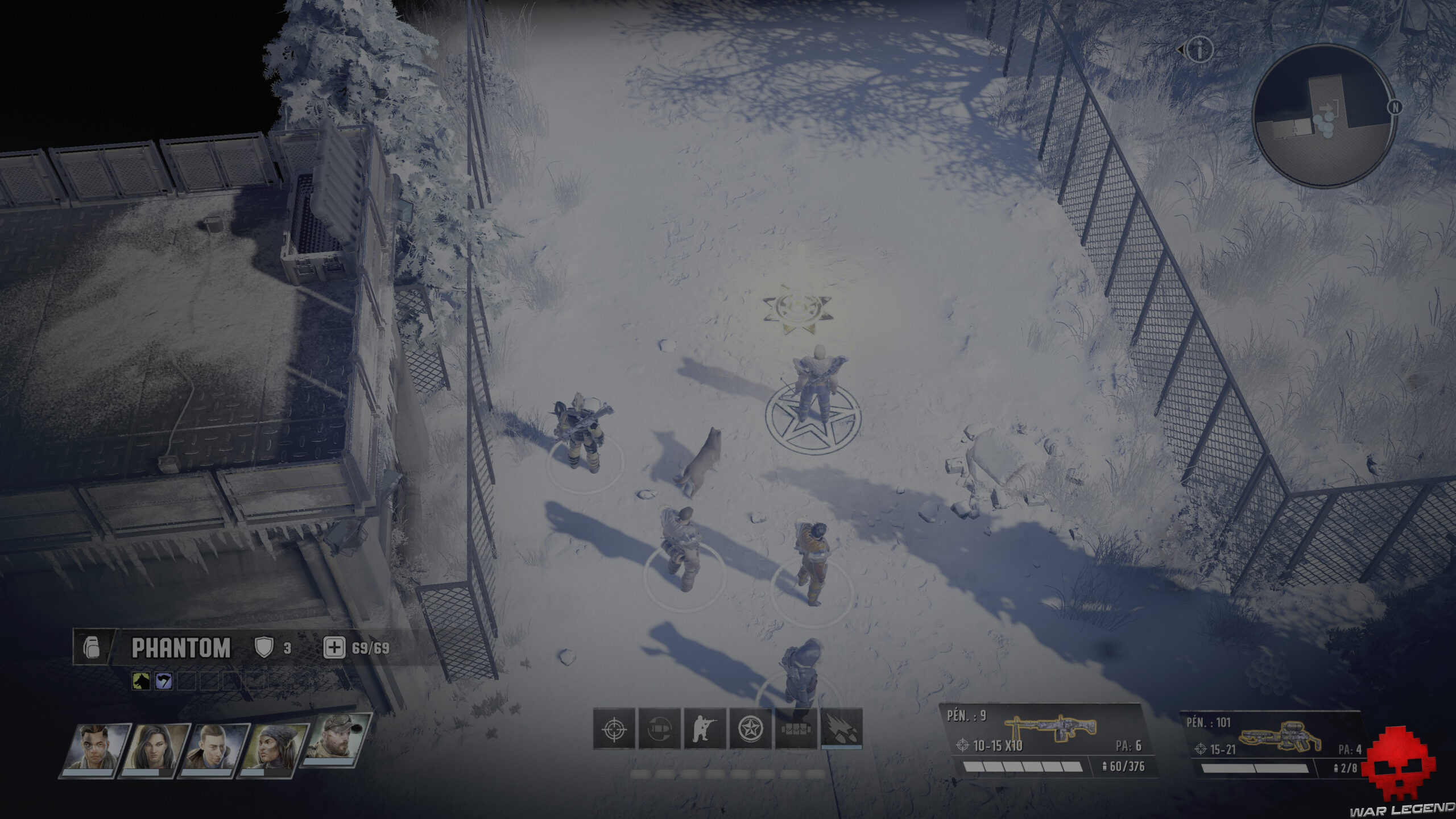Toggle the yellow animal companion status icon
1456x819 pixels.
click(x=142, y=681)
